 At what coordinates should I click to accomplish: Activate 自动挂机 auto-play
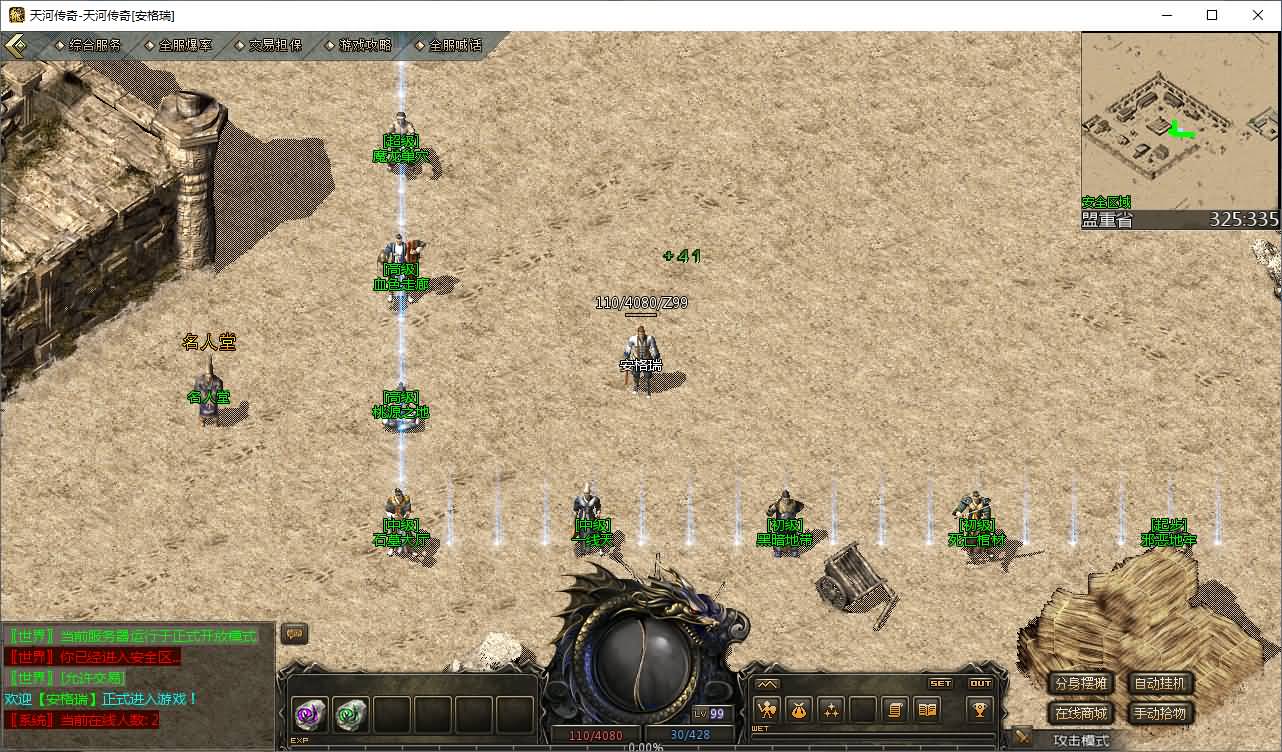[1160, 684]
